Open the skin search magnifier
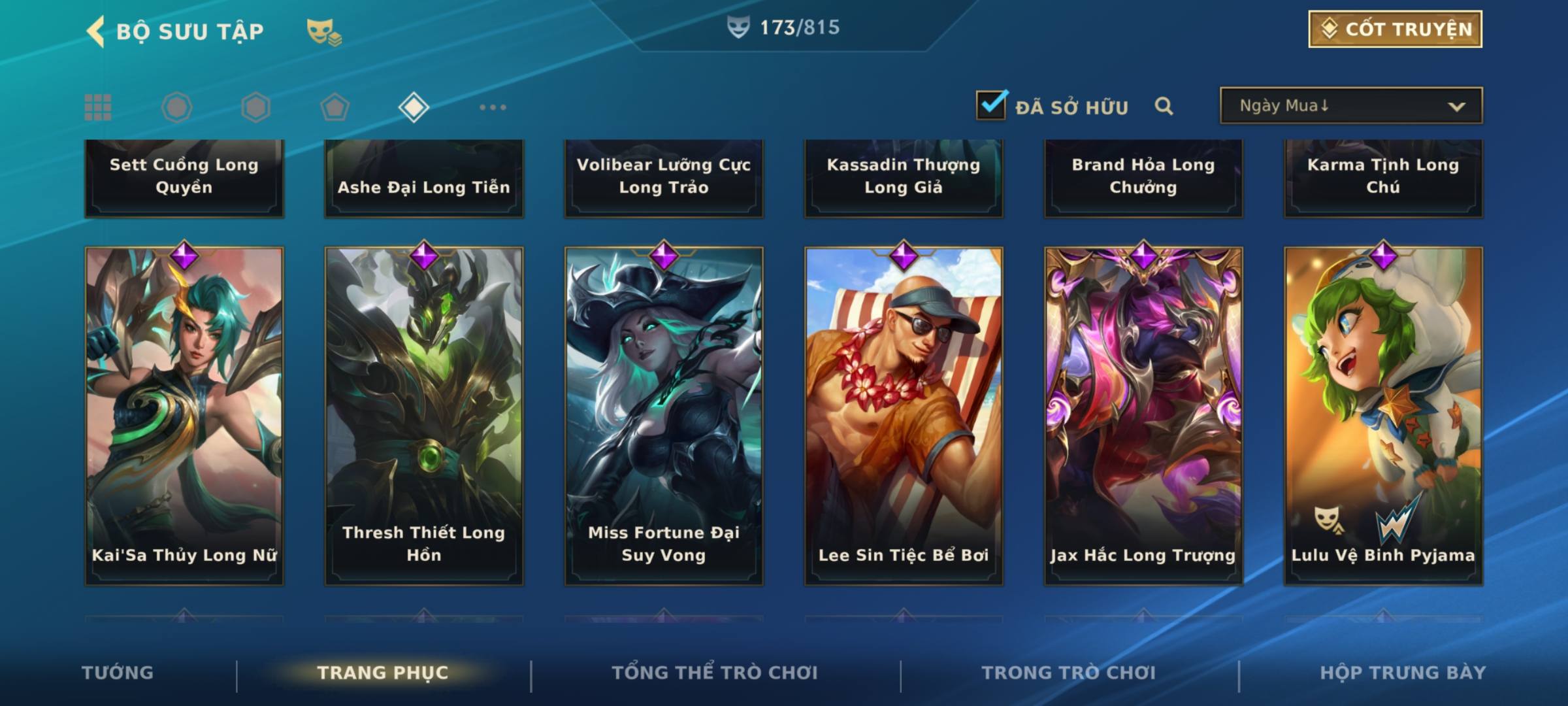 point(1164,106)
